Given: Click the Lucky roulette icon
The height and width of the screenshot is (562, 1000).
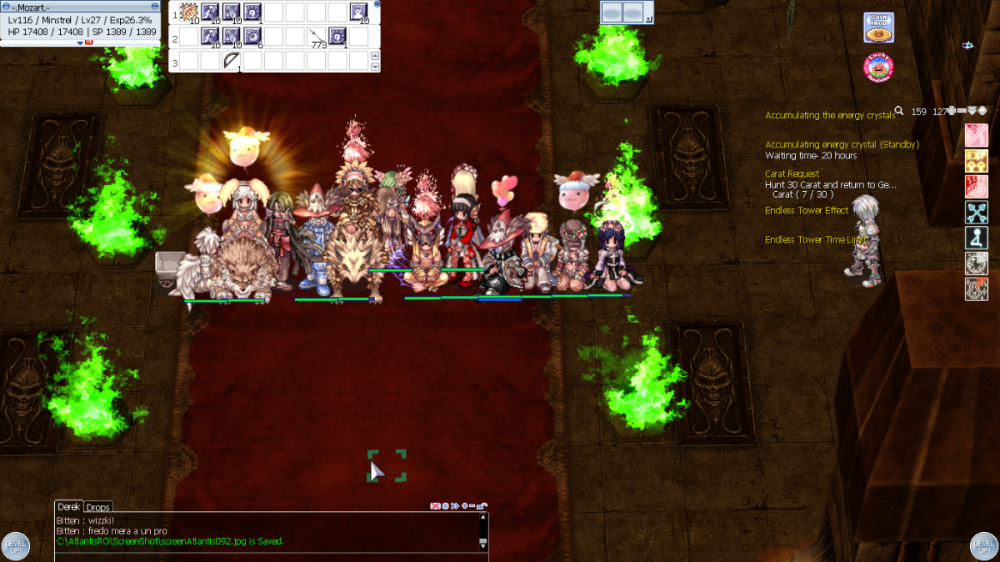Looking at the screenshot, I should tap(878, 68).
